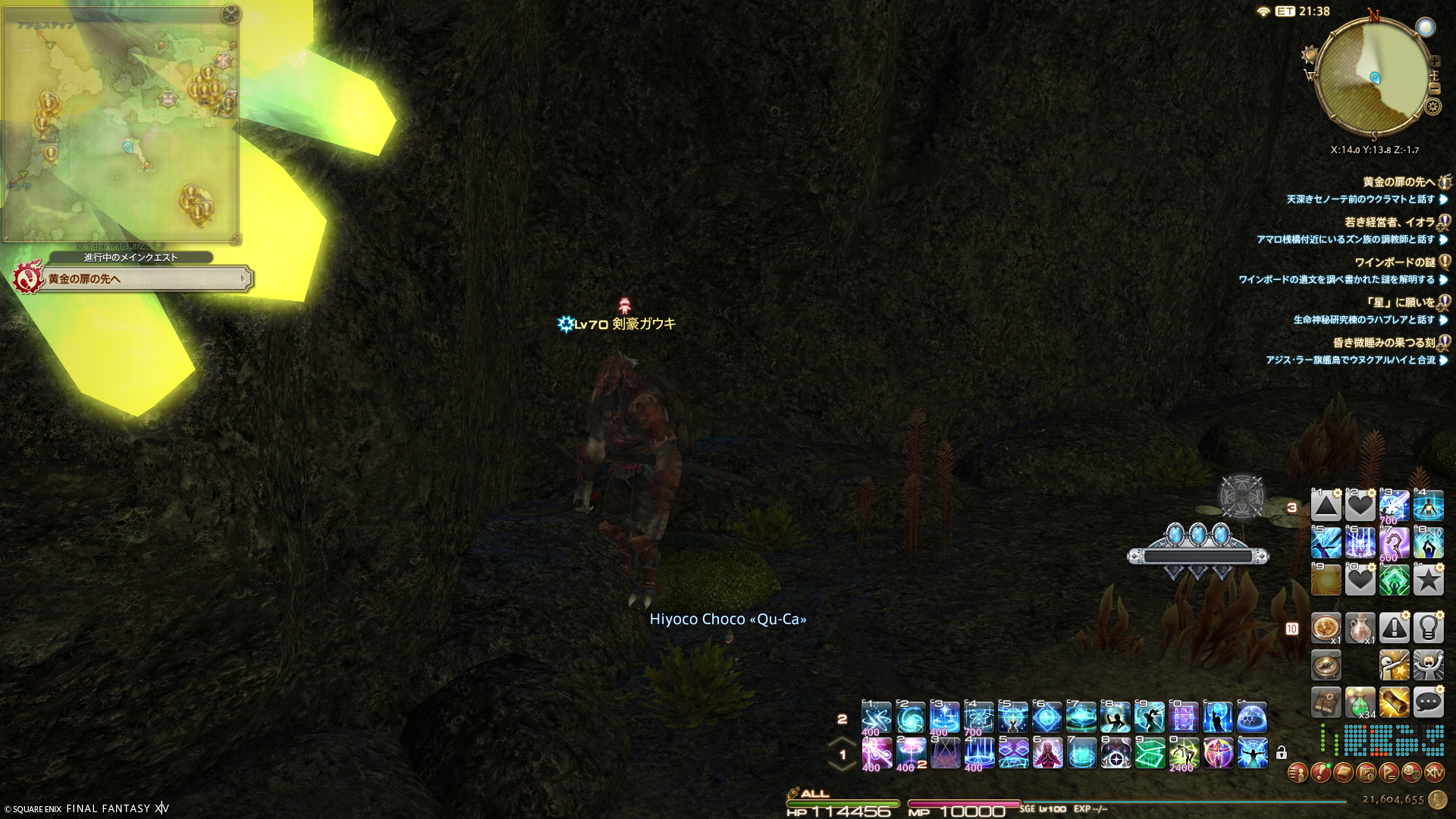The height and width of the screenshot is (819, 1456).
Task: Use the green potion with 34 stack
Action: [1360, 702]
